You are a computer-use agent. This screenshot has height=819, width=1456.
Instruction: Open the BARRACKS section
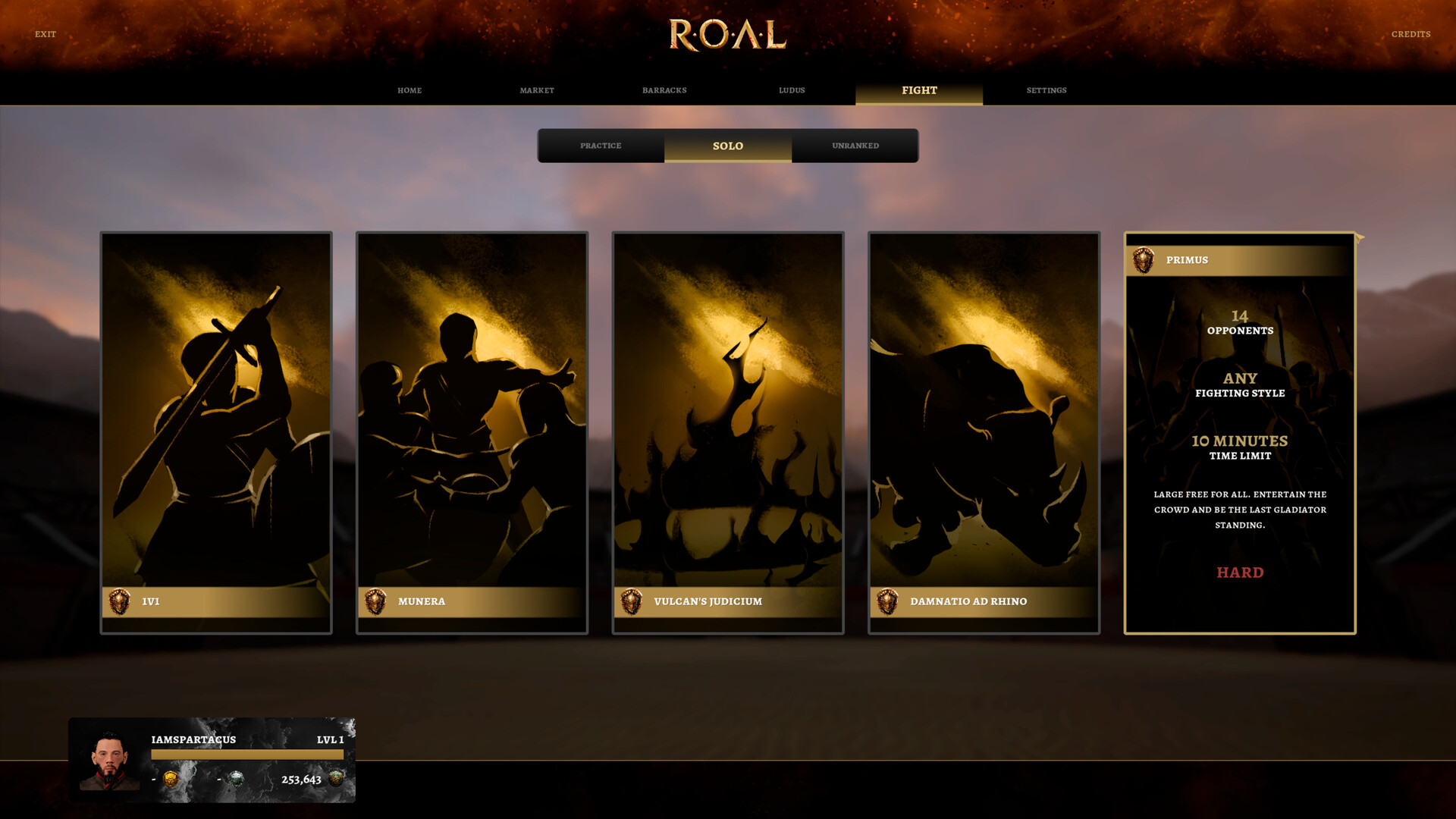coord(664,90)
